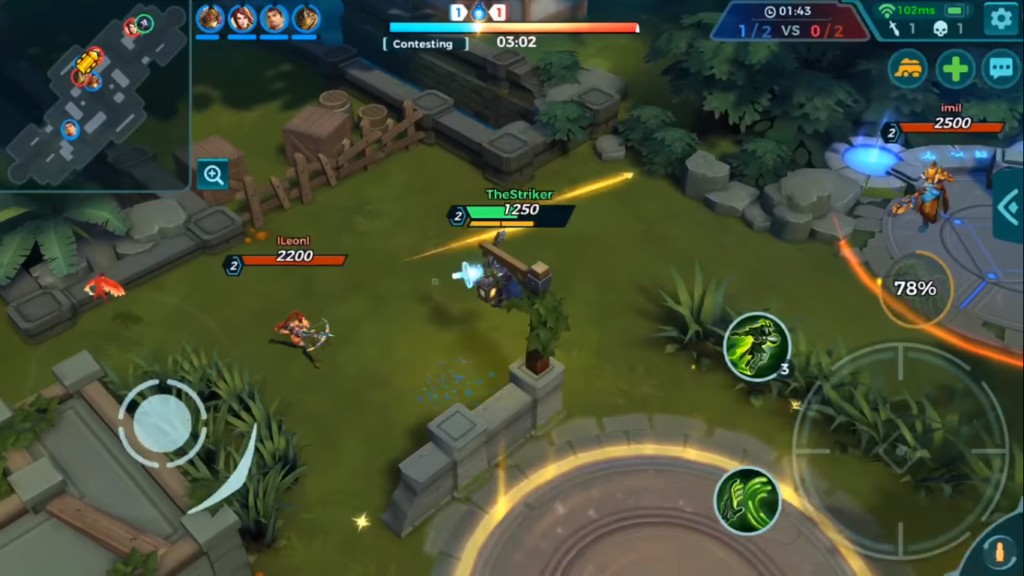This screenshot has width=1024, height=576.
Task: Expand the side panel arrow tab
Action: click(1008, 206)
